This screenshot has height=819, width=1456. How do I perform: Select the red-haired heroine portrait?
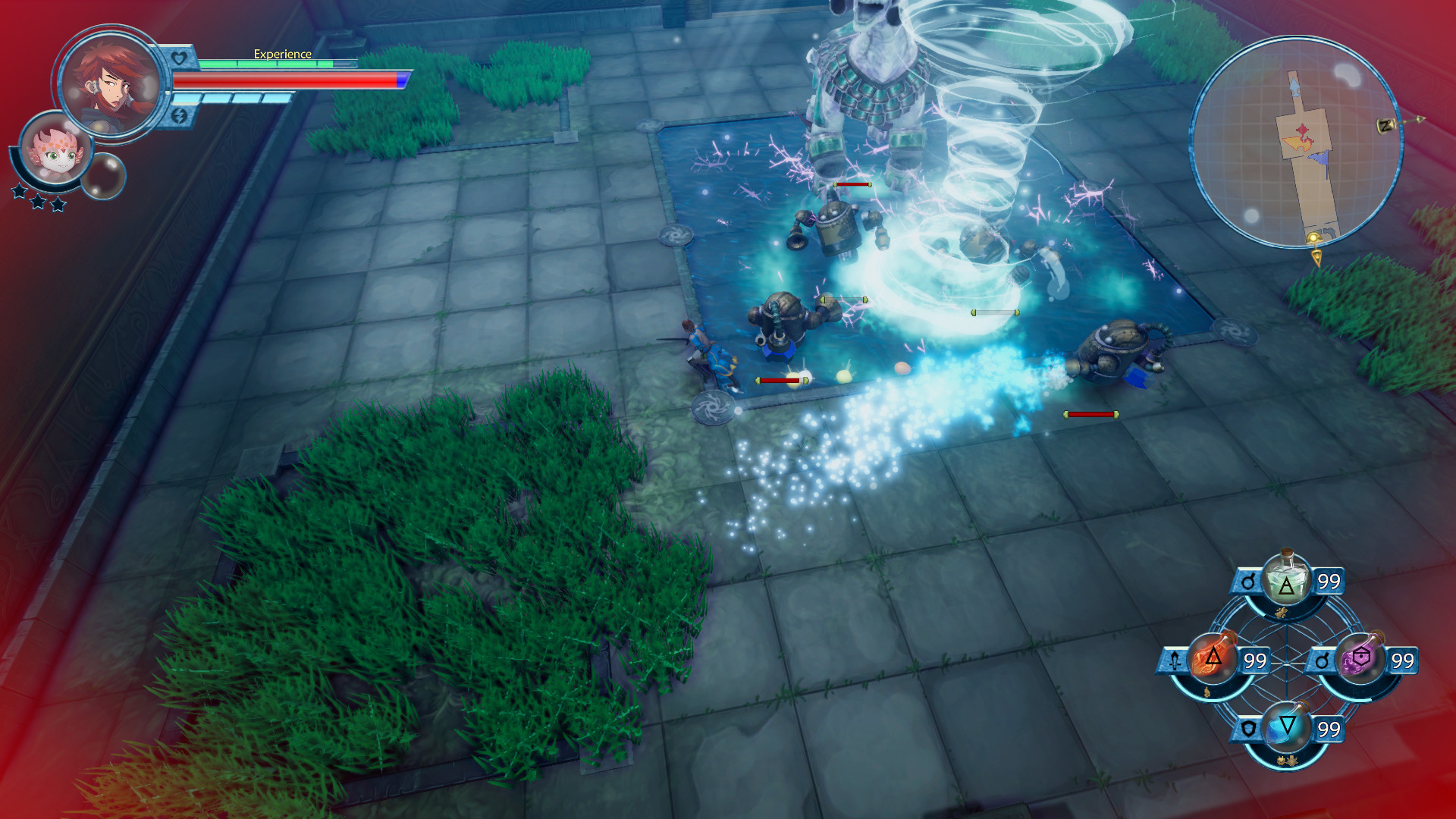point(111,83)
